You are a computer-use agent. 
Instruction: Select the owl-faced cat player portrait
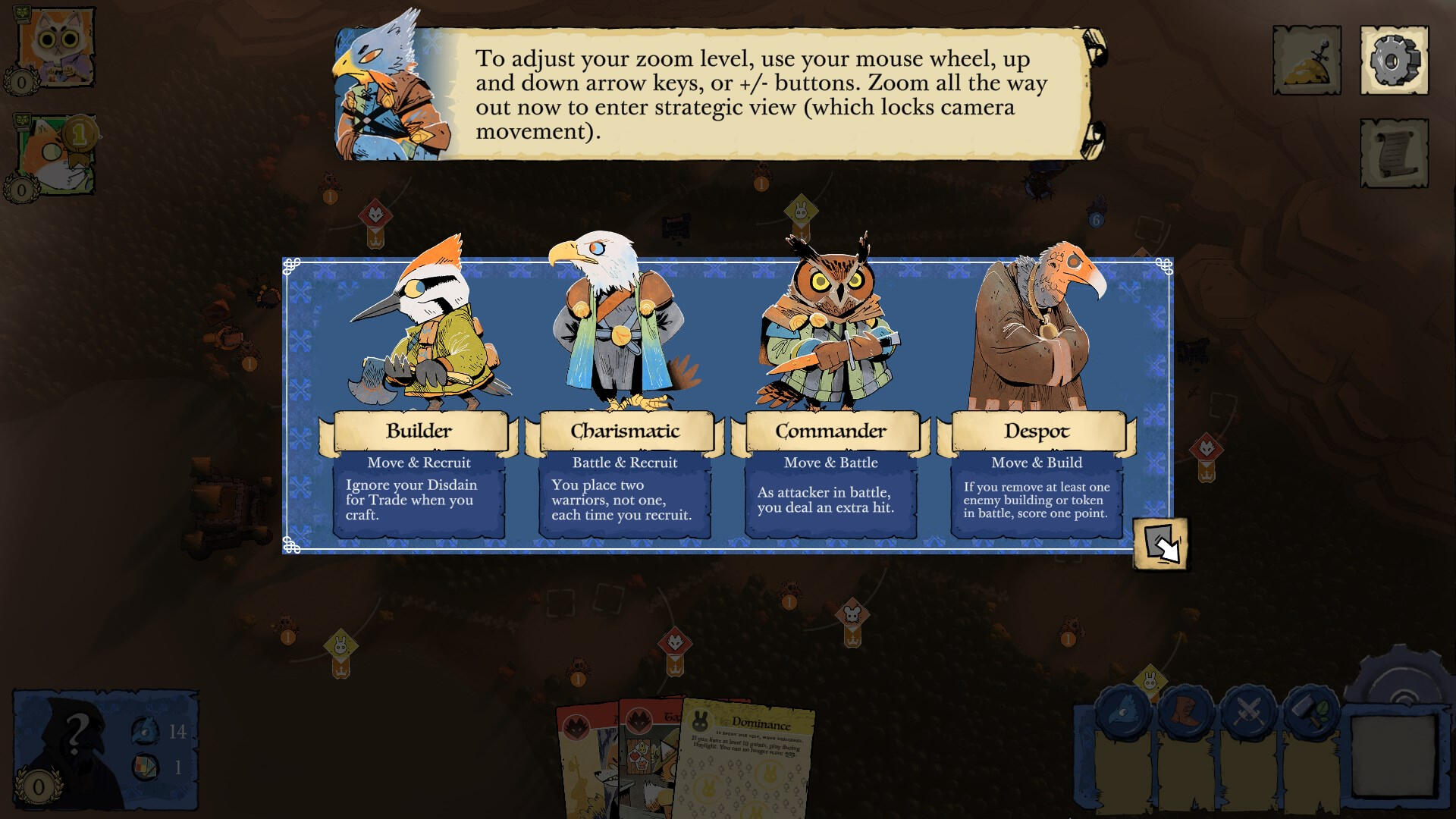click(x=55, y=47)
